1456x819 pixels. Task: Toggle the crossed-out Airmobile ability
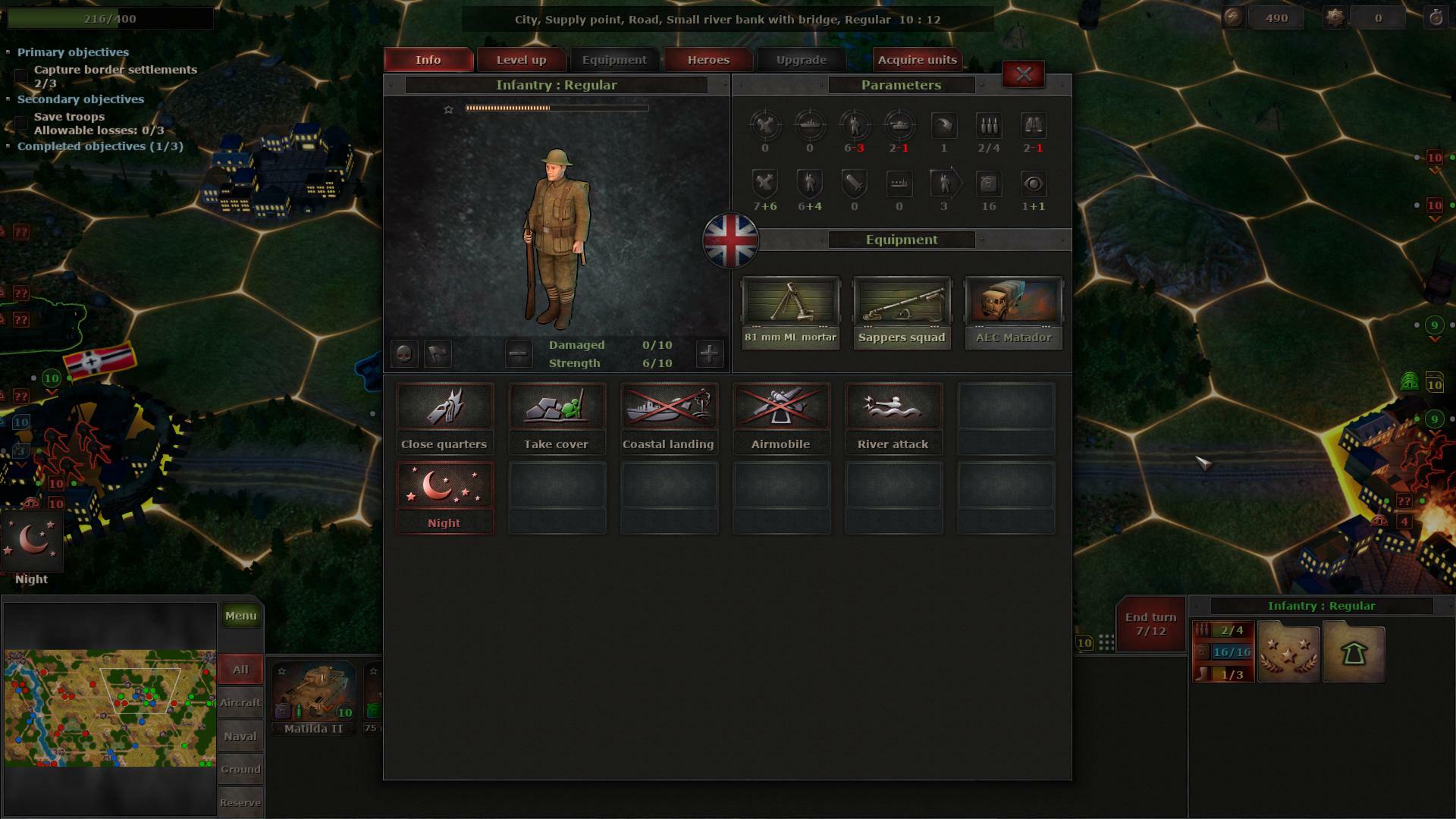[x=781, y=406]
